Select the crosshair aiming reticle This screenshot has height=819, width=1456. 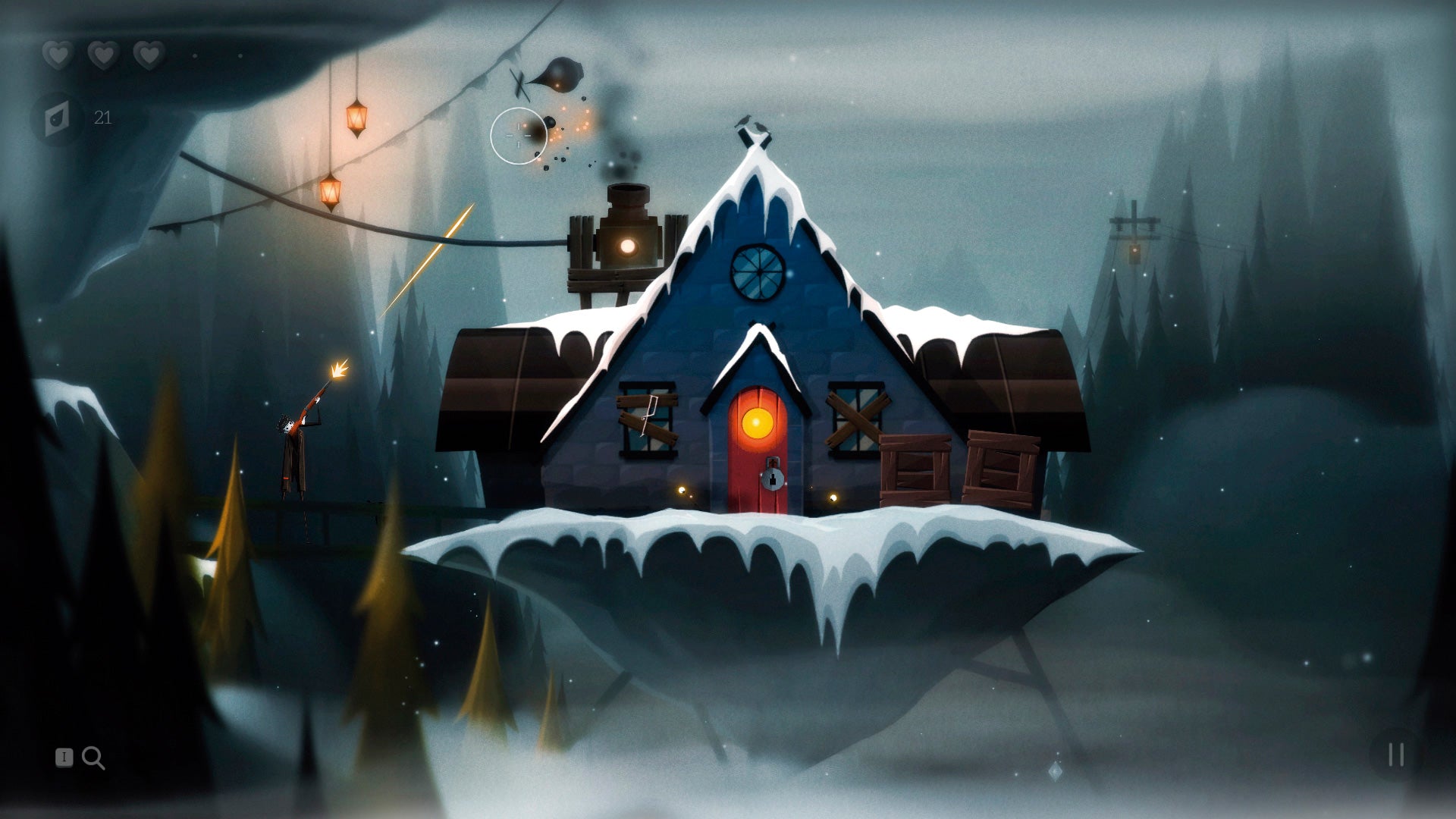[520, 133]
